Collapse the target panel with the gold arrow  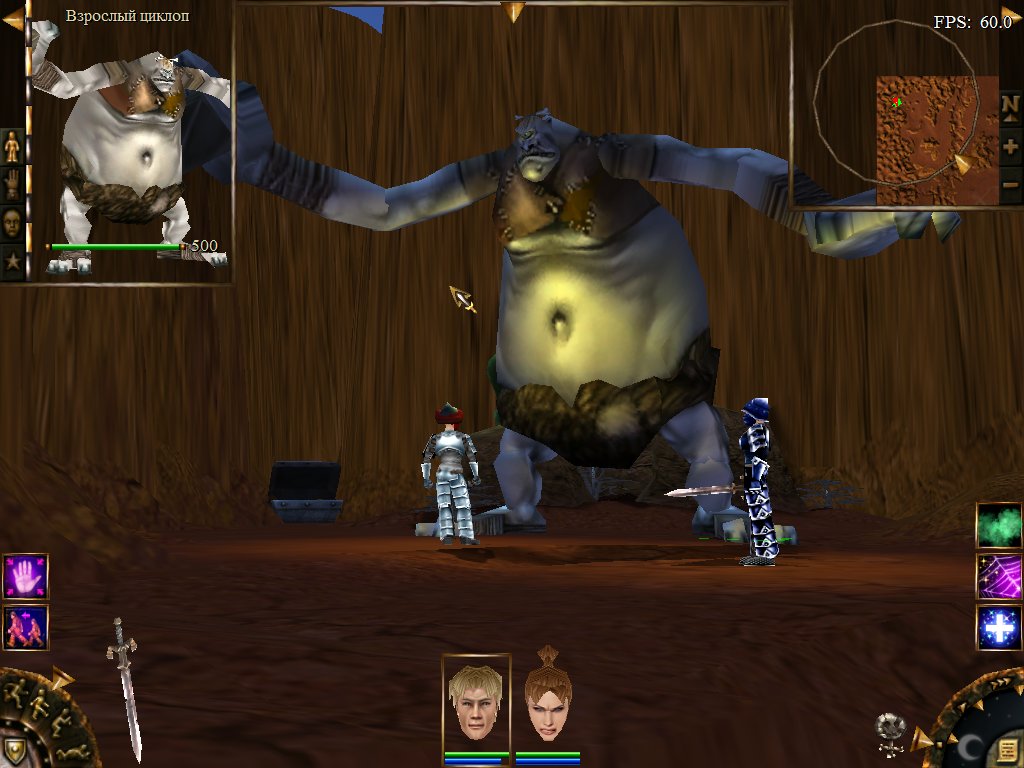[13, 20]
